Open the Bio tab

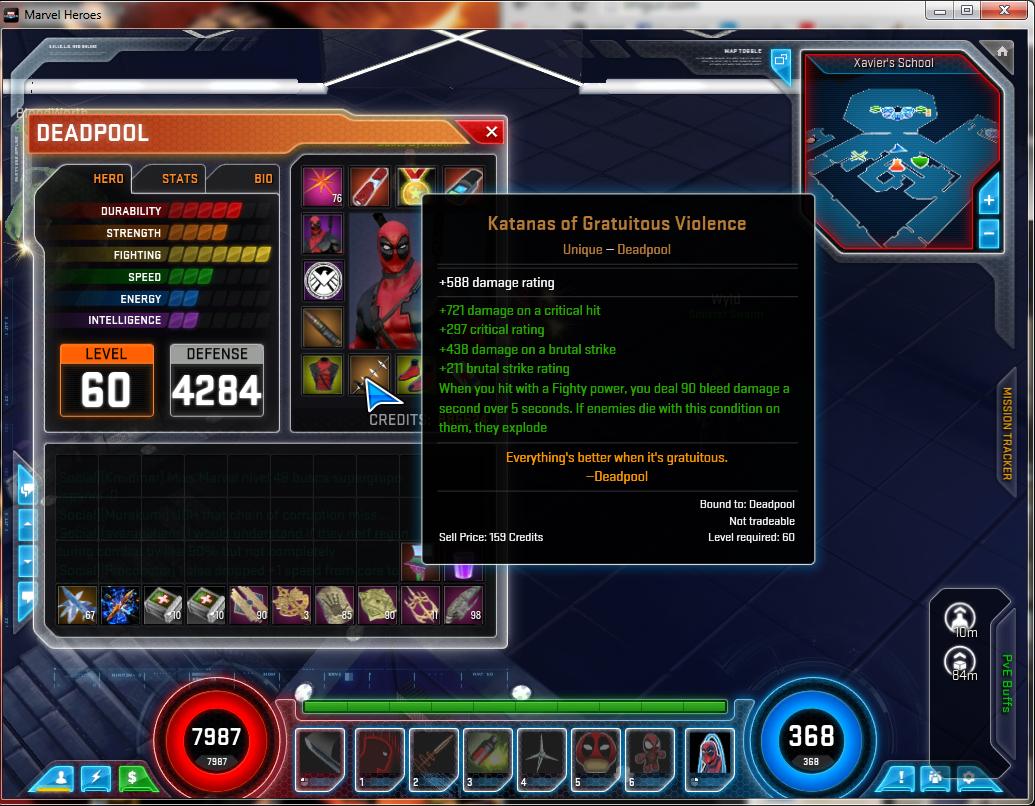(x=263, y=179)
